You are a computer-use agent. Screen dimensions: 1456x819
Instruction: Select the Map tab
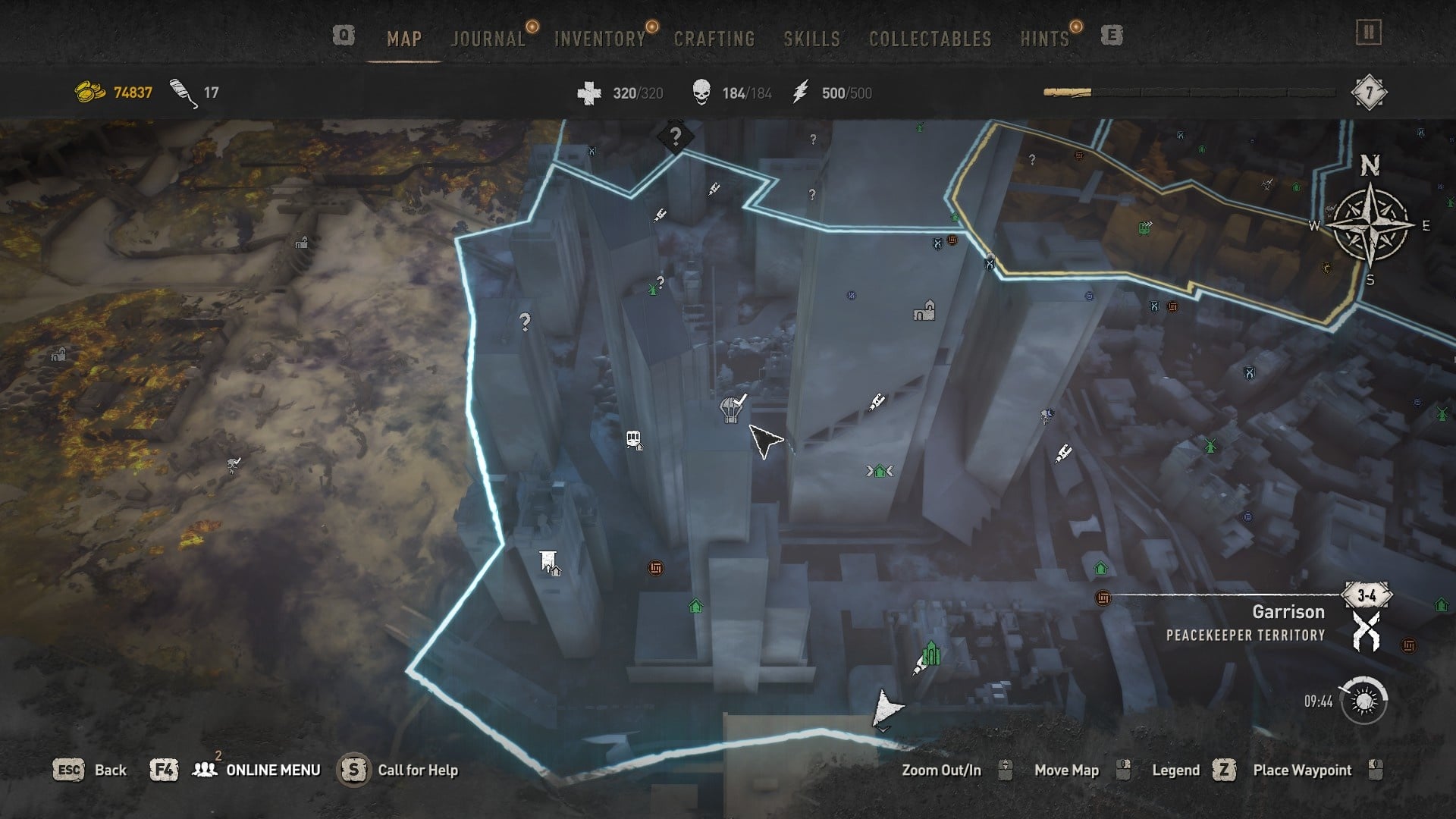pos(404,39)
